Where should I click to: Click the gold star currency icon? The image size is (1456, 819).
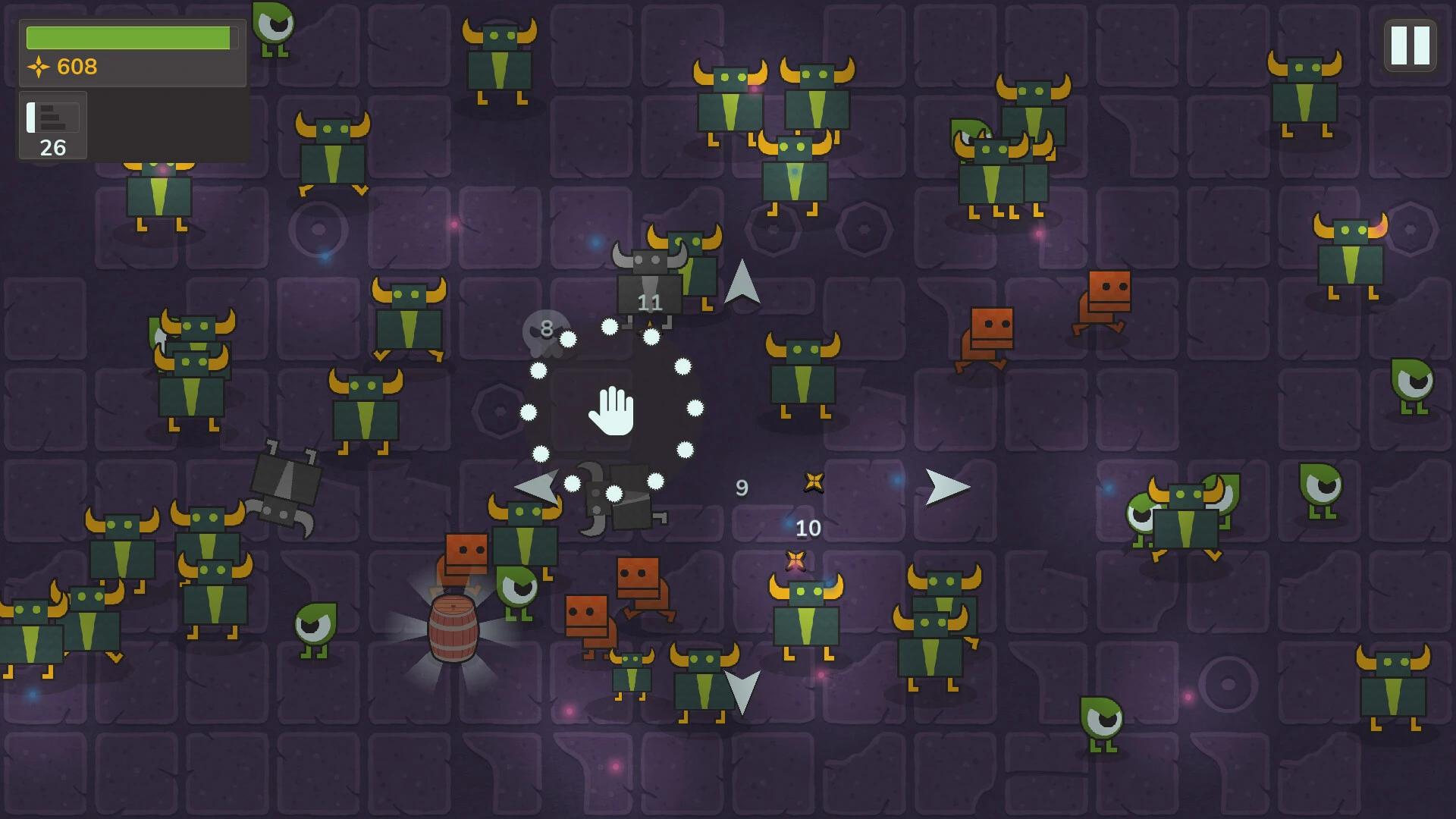click(39, 67)
